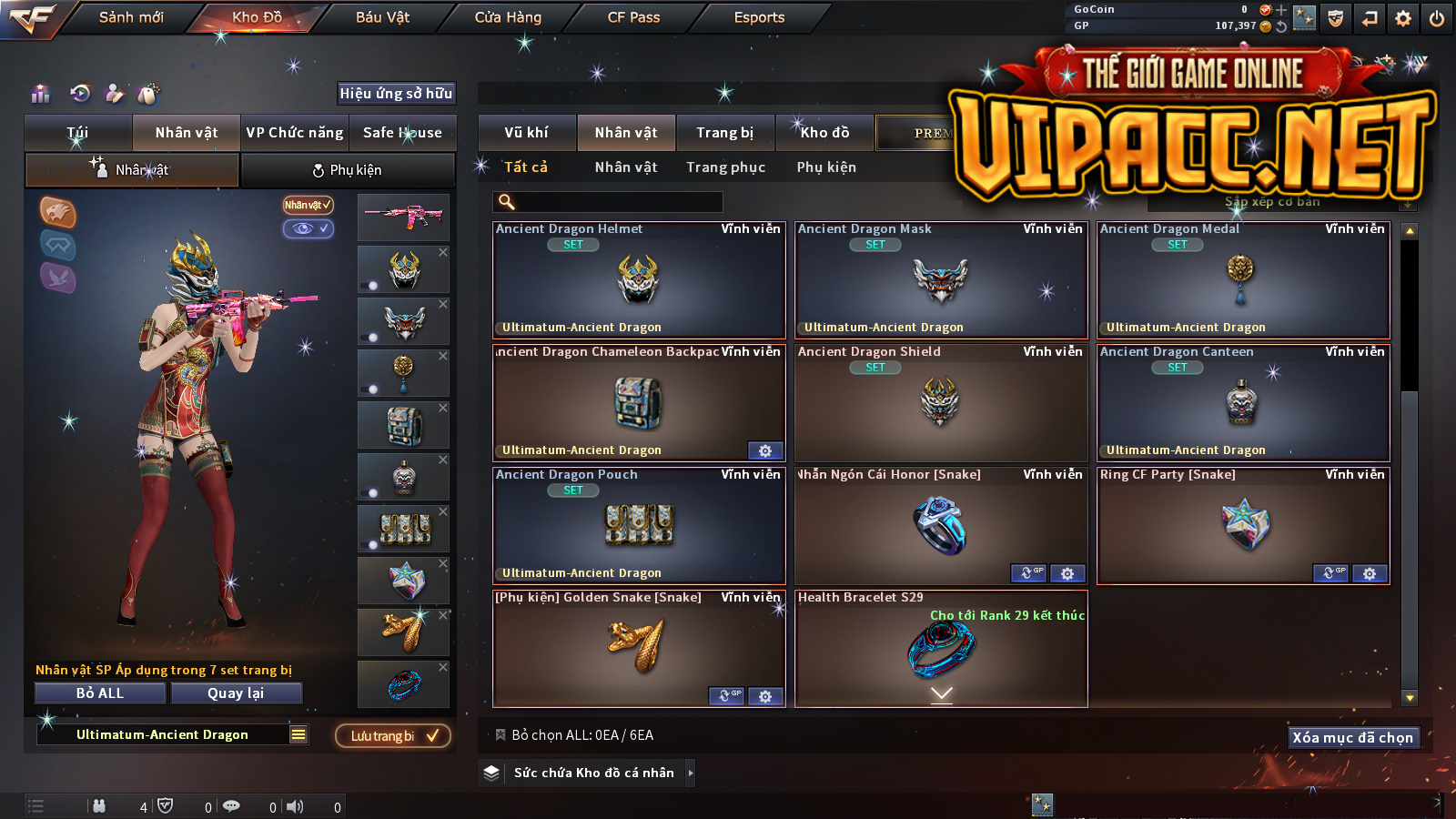Filter storage by Trang phục
This screenshot has width=1456, height=819.
tap(725, 167)
